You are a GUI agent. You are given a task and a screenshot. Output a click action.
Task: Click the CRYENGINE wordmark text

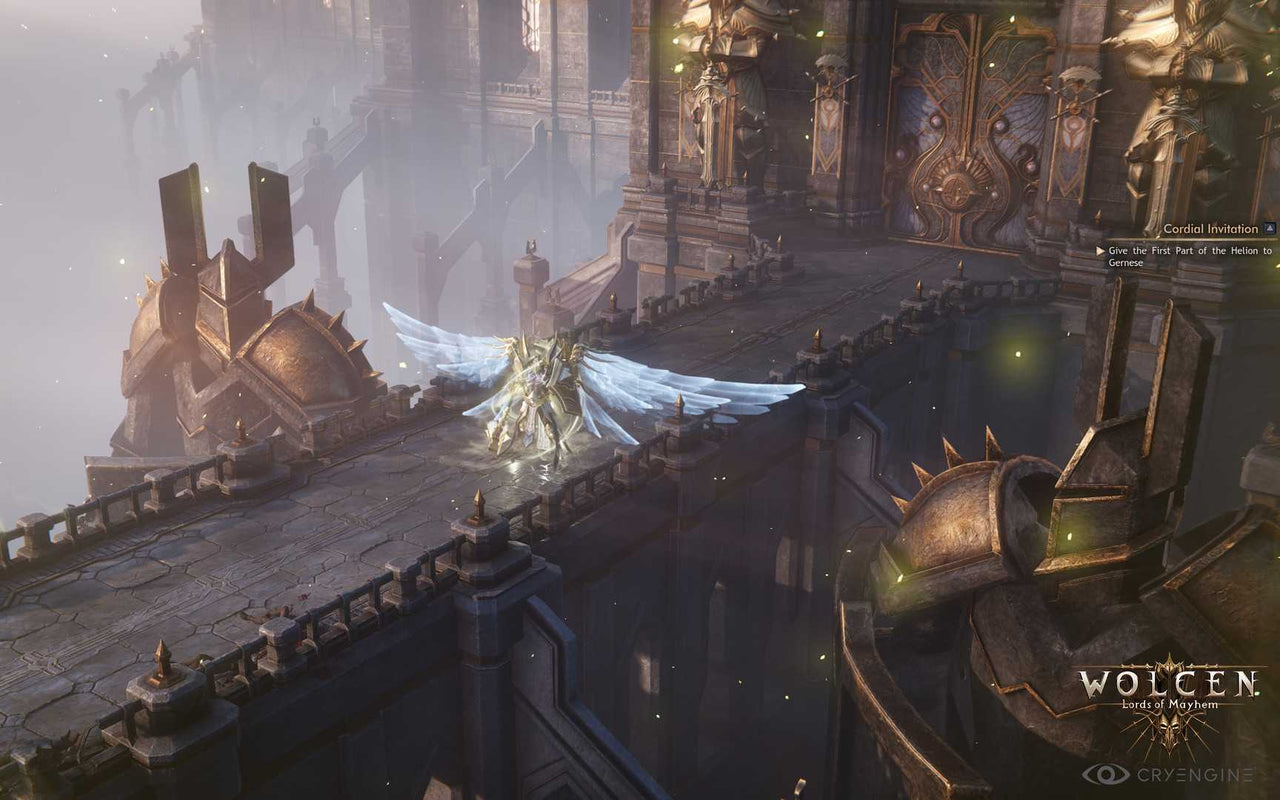point(1193,775)
